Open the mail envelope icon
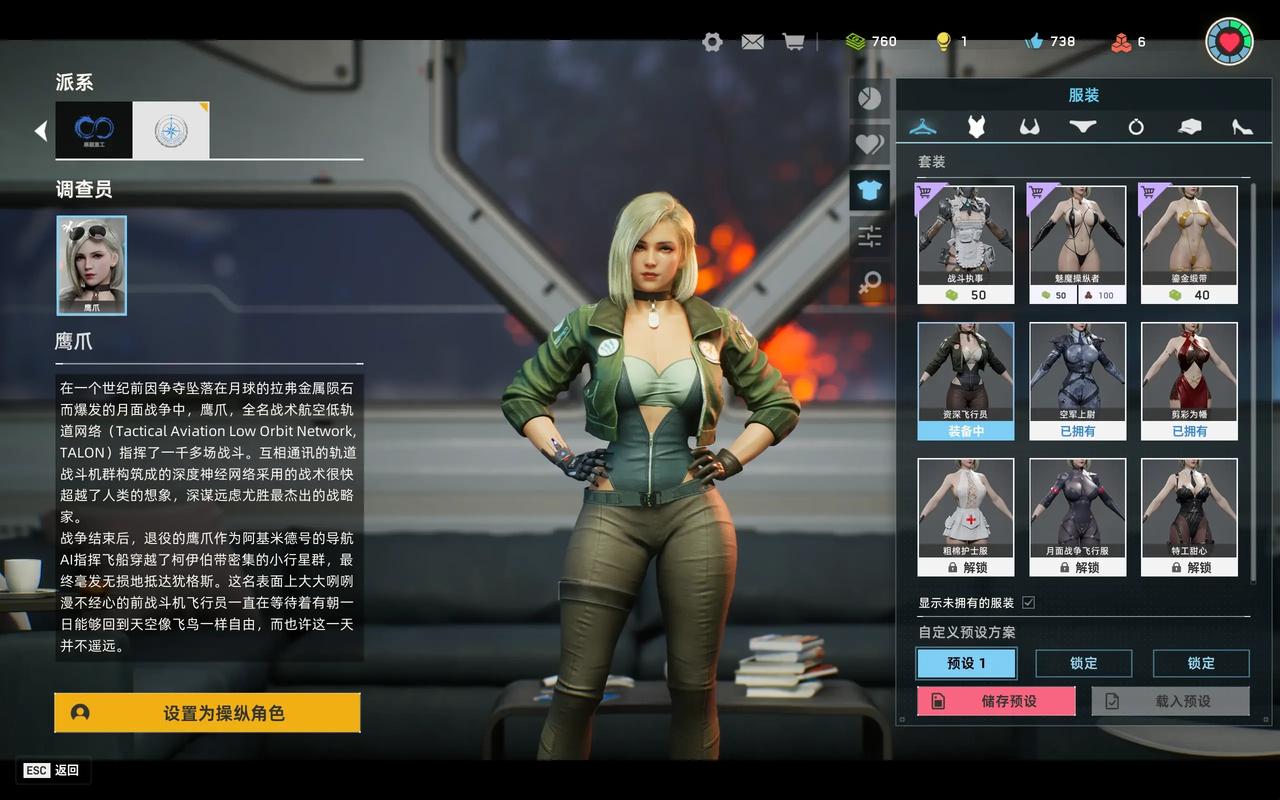The height and width of the screenshot is (800, 1280). [752, 42]
